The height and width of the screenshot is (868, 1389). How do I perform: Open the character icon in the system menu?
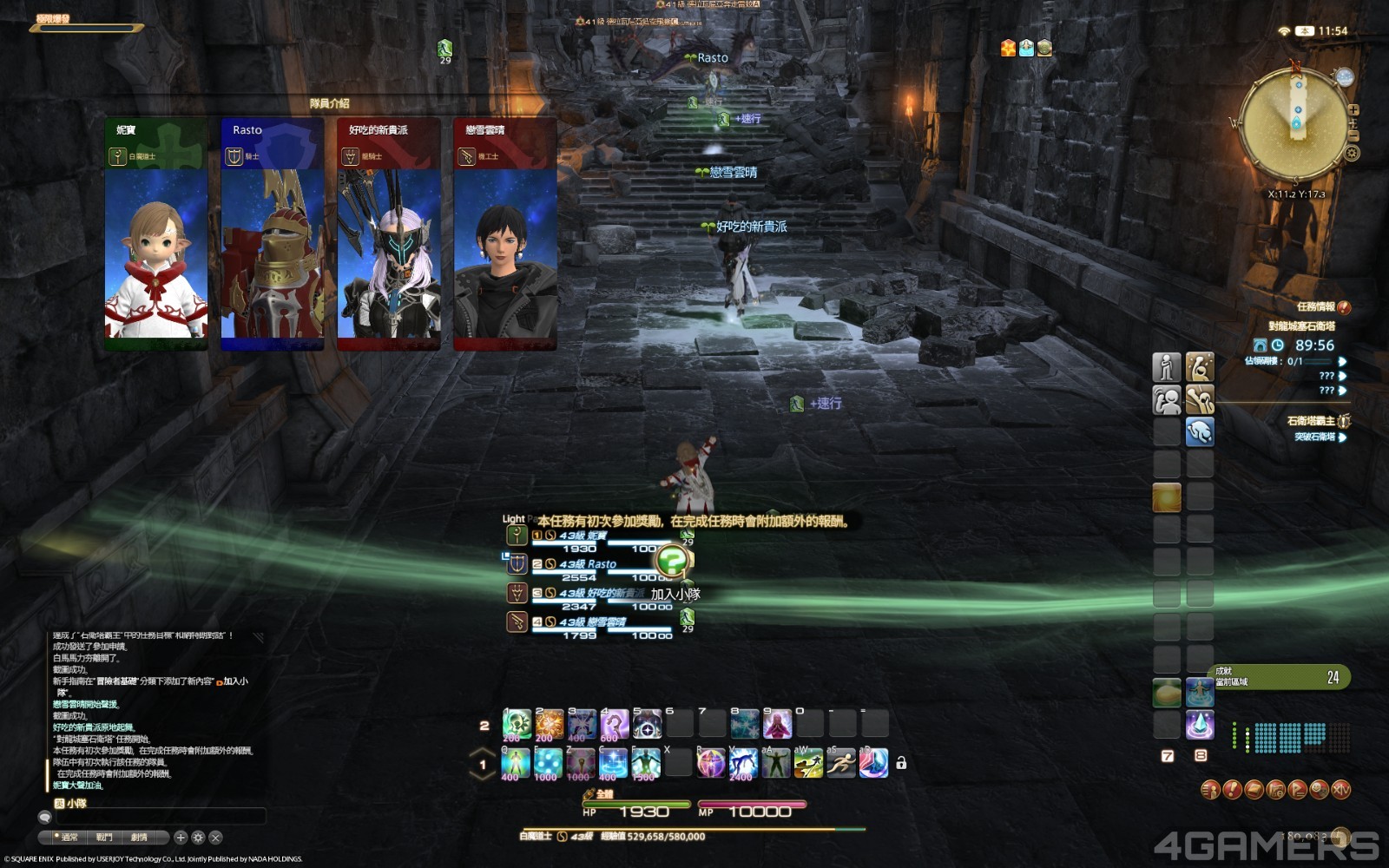[x=1210, y=790]
